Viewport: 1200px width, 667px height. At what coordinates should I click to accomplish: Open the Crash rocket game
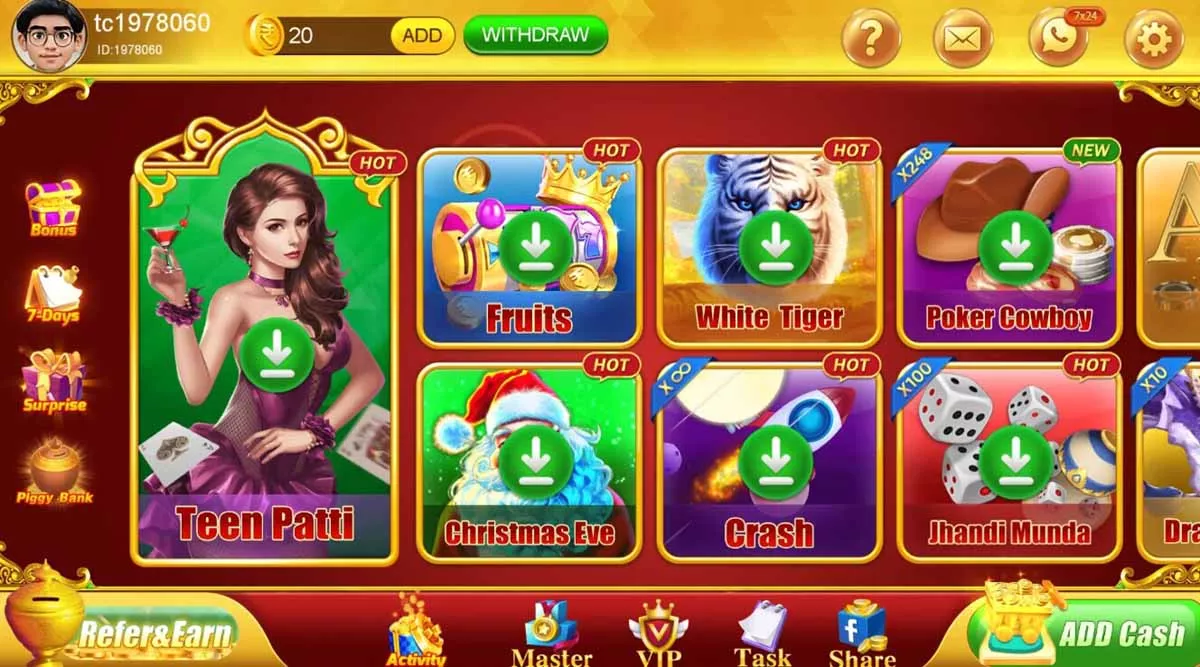coord(770,460)
